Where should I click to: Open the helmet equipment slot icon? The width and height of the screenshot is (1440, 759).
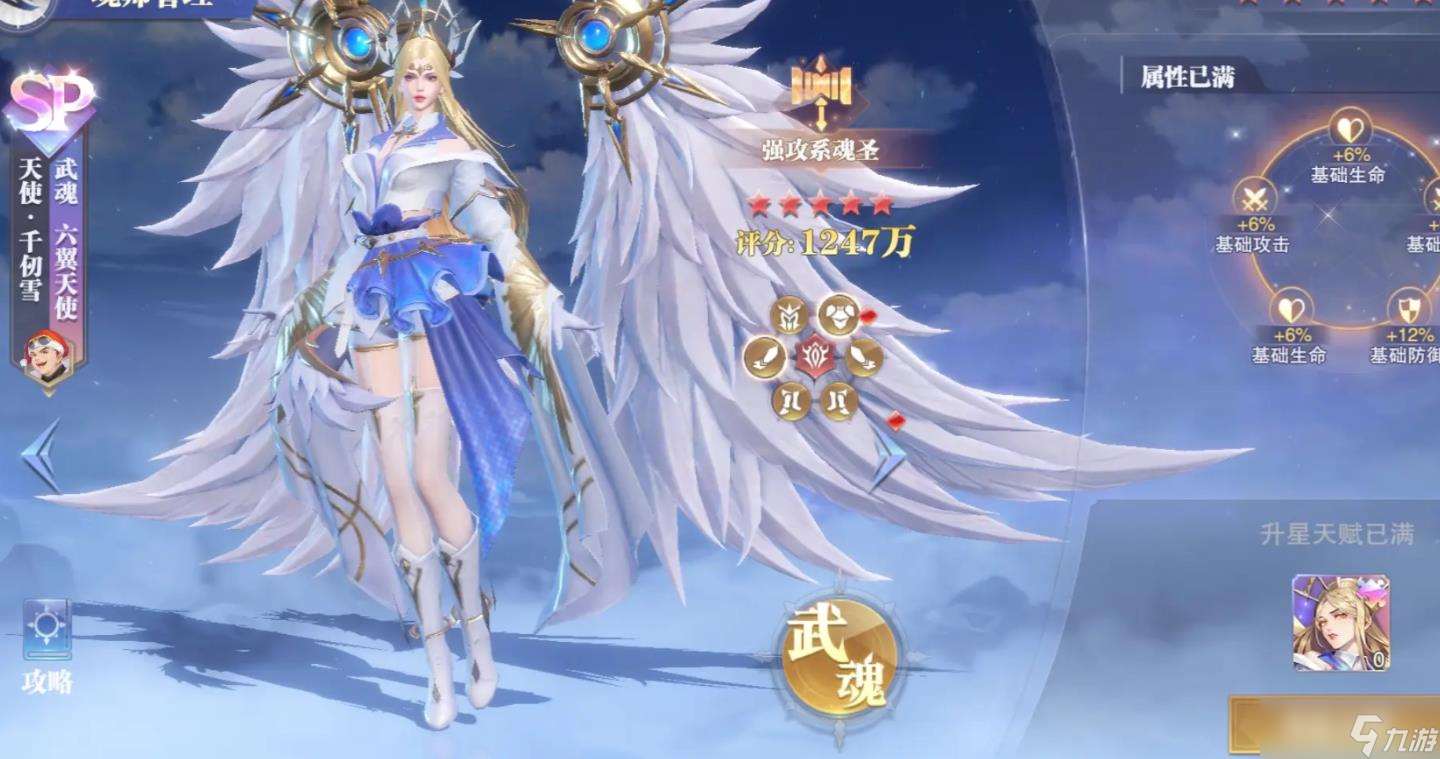click(x=790, y=314)
